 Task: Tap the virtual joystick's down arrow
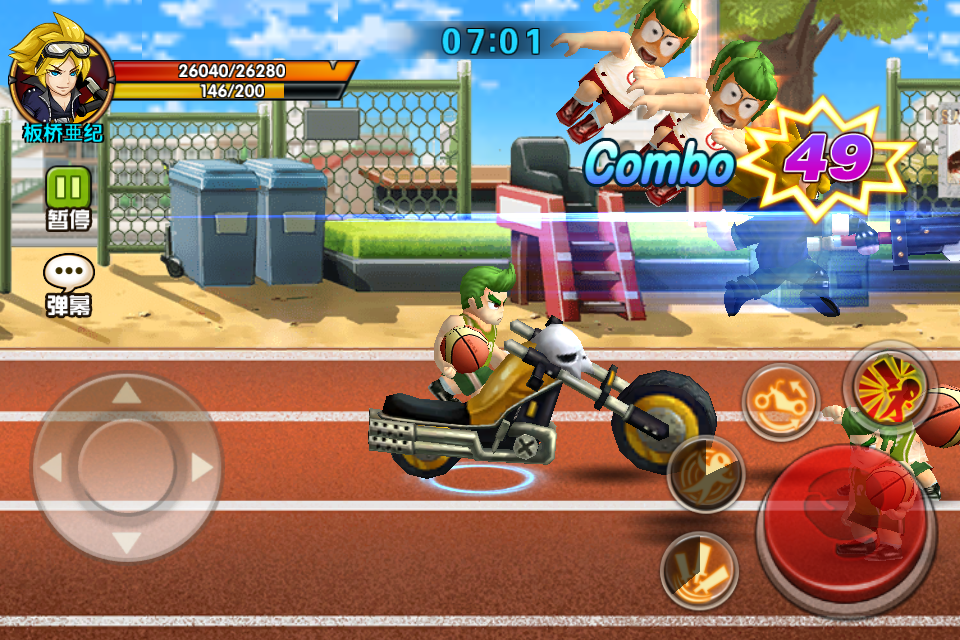tap(126, 543)
